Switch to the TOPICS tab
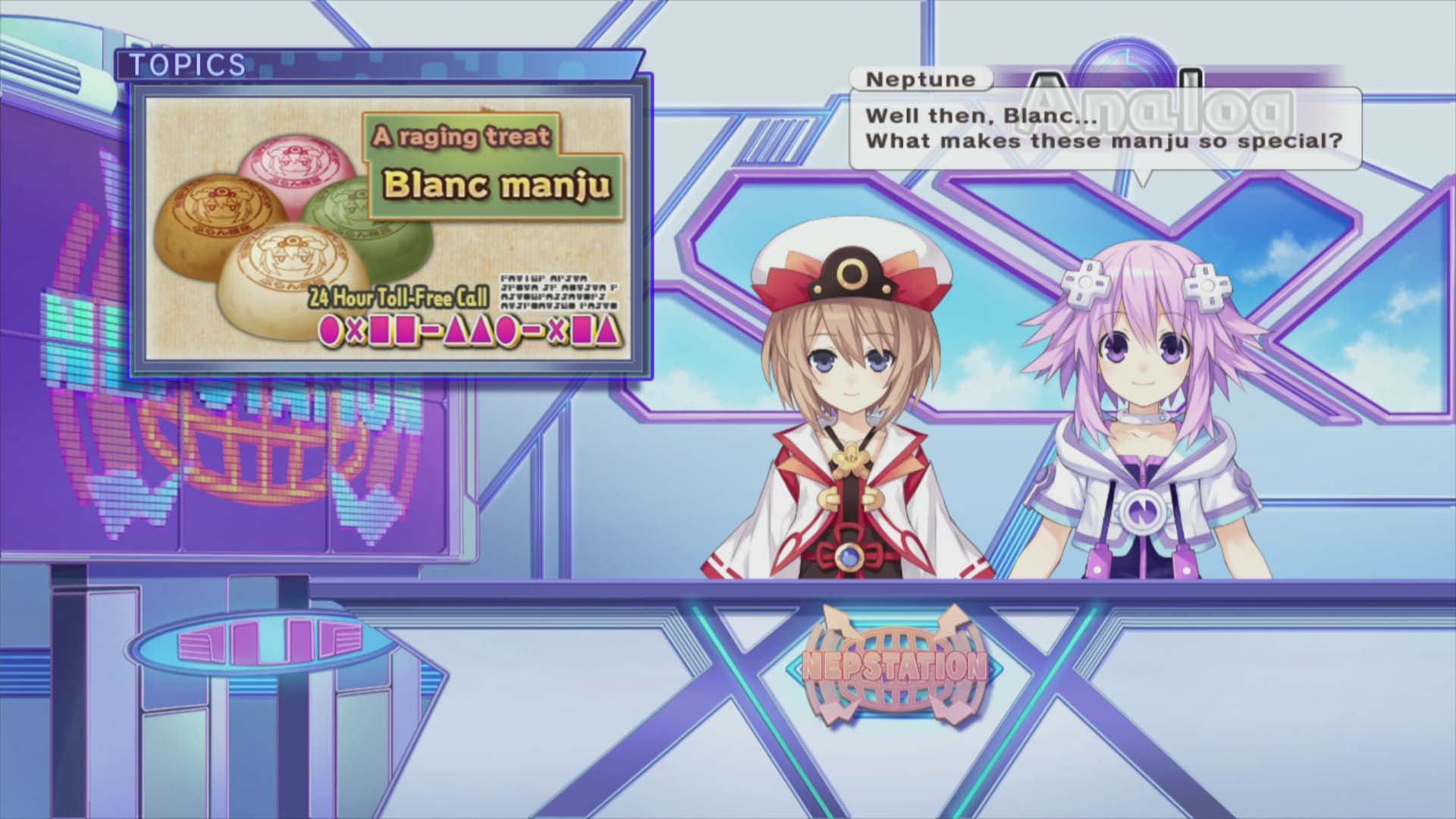The image size is (1456, 819). pyautogui.click(x=186, y=66)
